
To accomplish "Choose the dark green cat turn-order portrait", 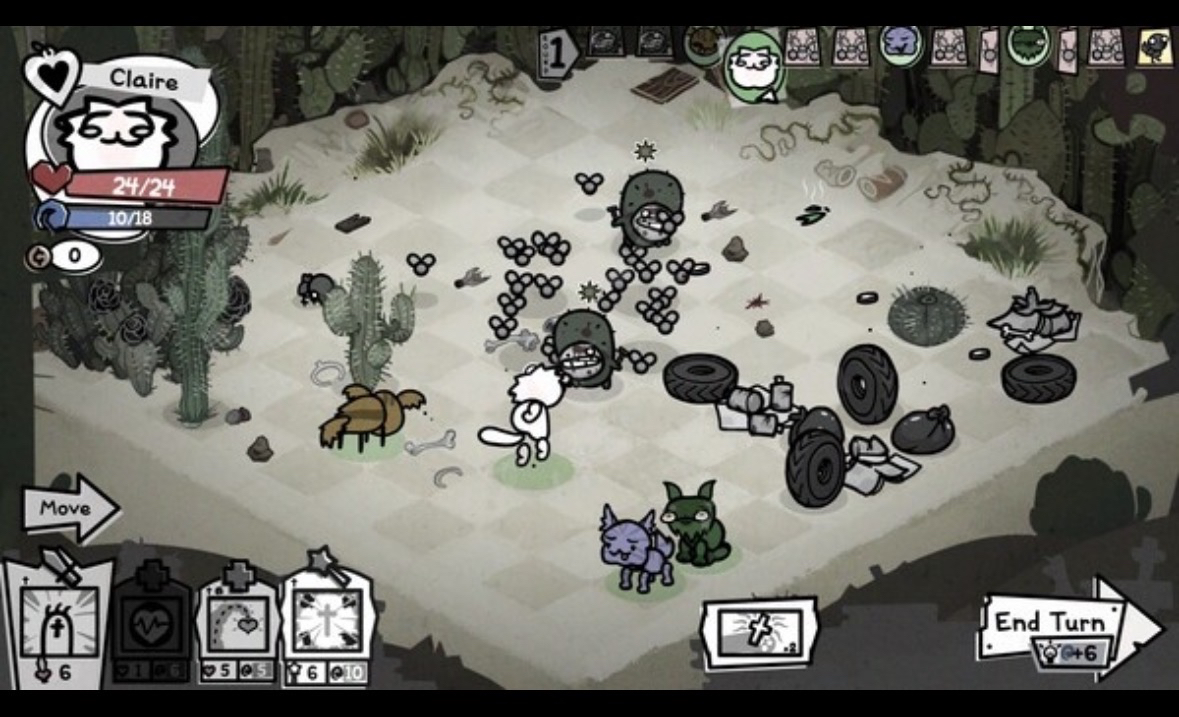I will (1026, 45).
